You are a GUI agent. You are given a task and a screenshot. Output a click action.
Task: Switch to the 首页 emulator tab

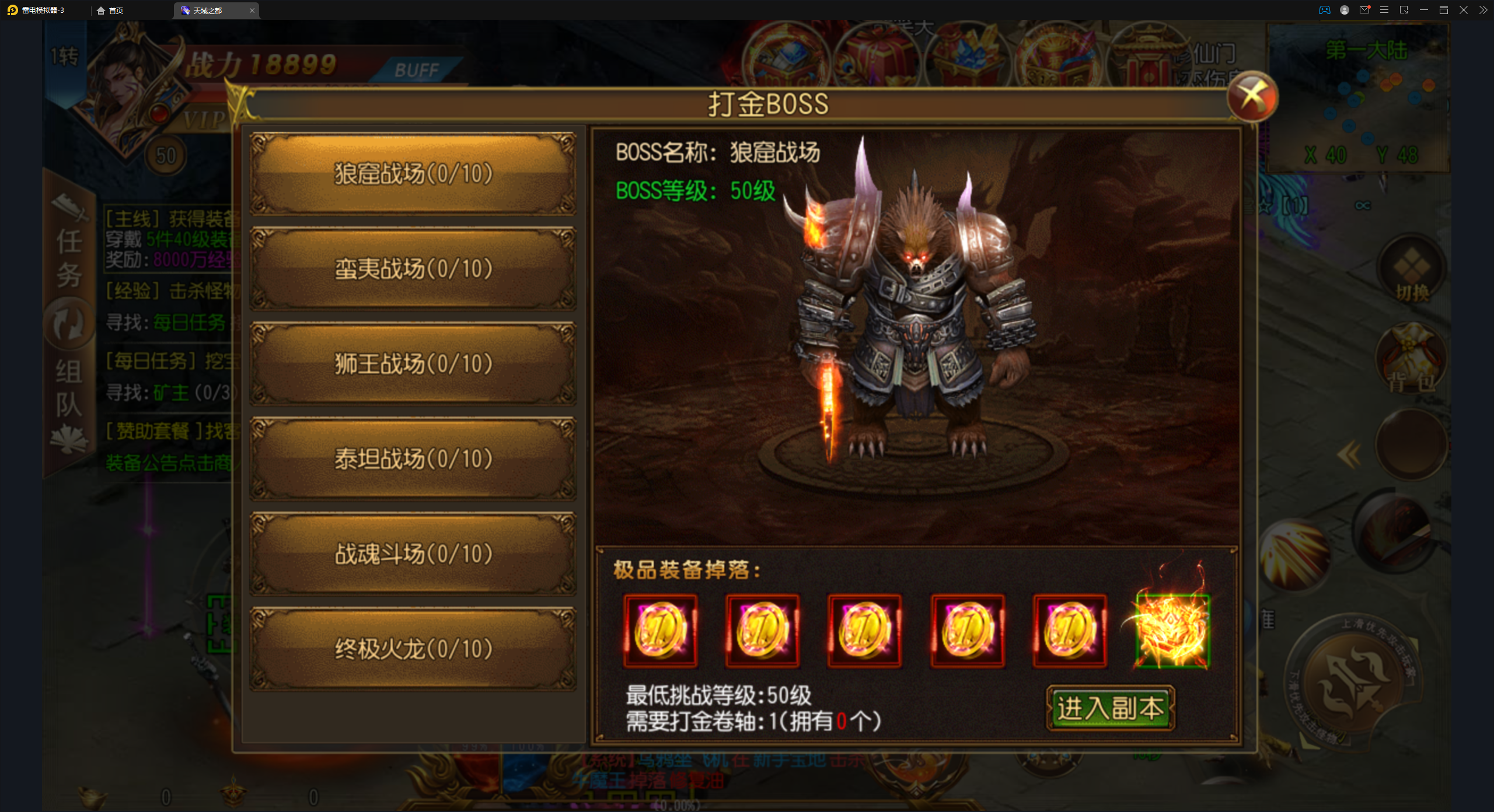tap(111, 10)
